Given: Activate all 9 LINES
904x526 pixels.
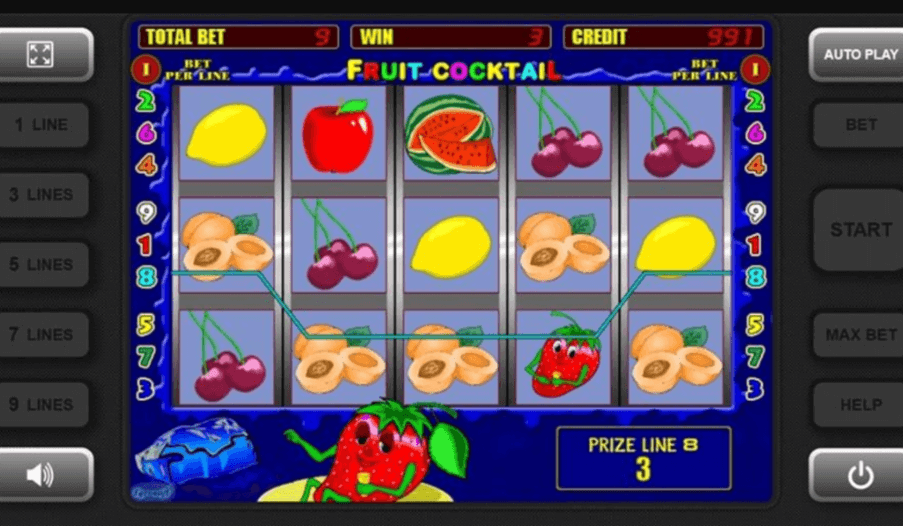Looking at the screenshot, I should [41, 405].
